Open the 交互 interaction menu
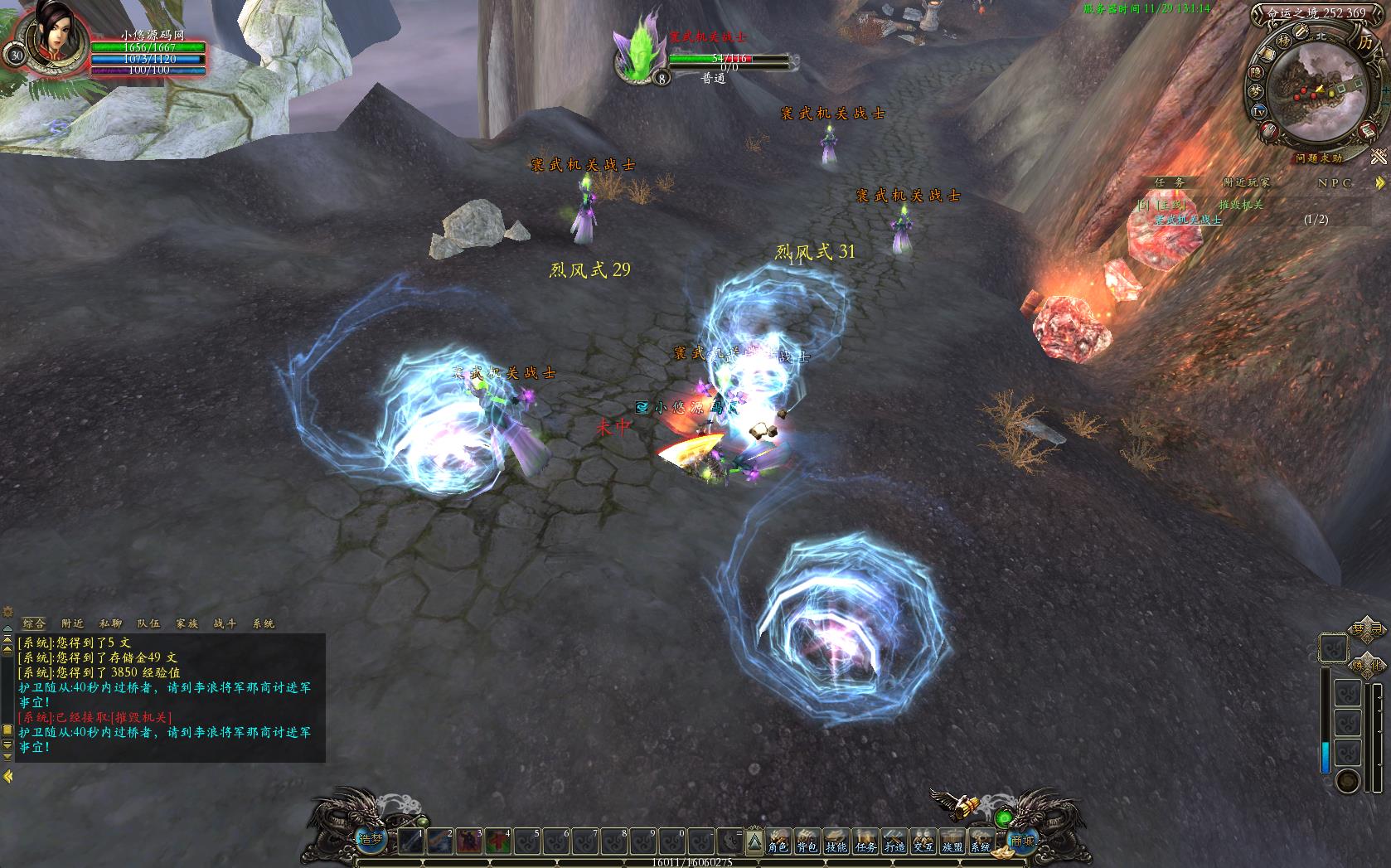 tap(923, 841)
